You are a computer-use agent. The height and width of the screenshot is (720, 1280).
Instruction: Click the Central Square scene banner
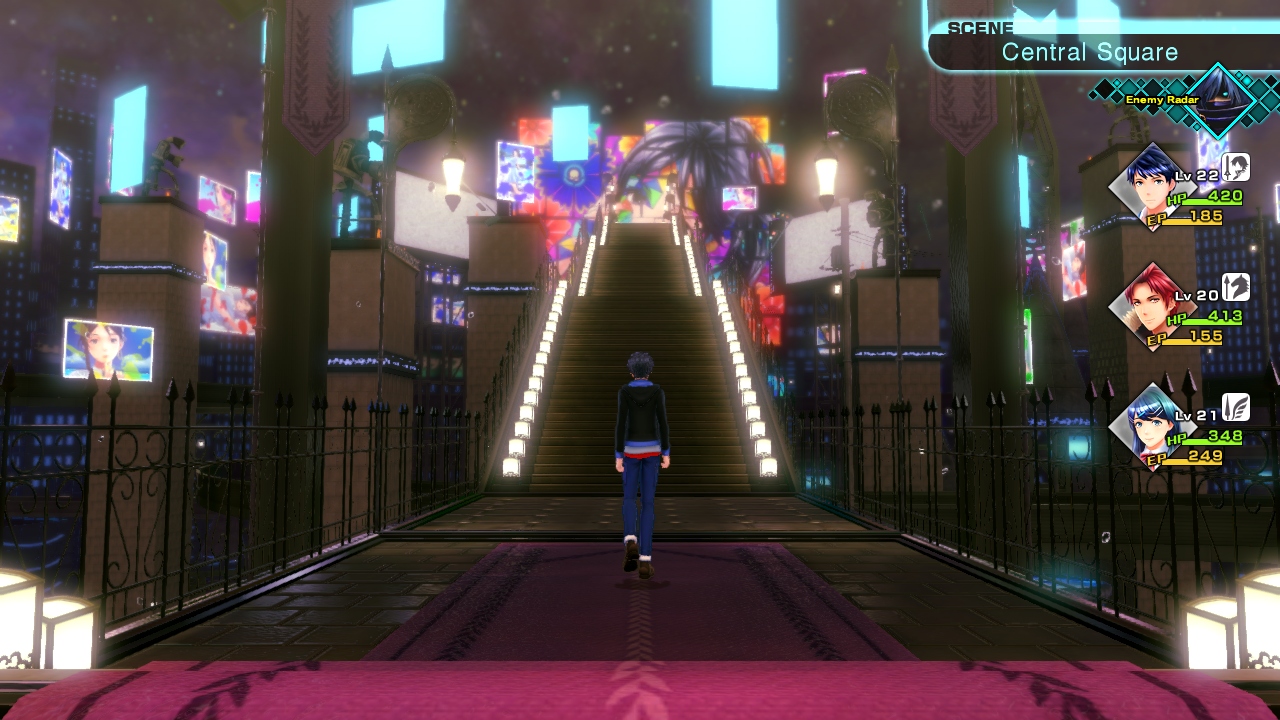pyautogui.click(x=1090, y=52)
